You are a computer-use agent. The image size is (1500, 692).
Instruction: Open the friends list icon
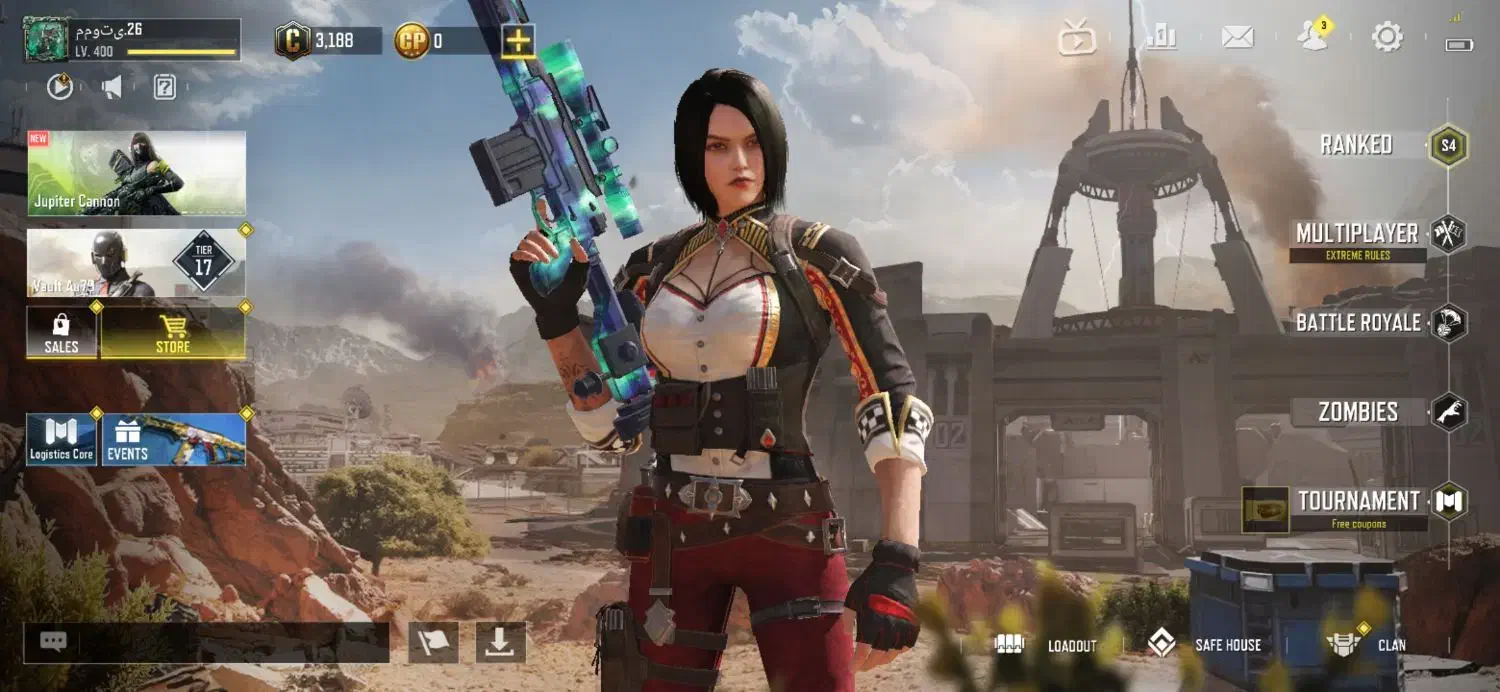coord(1312,38)
